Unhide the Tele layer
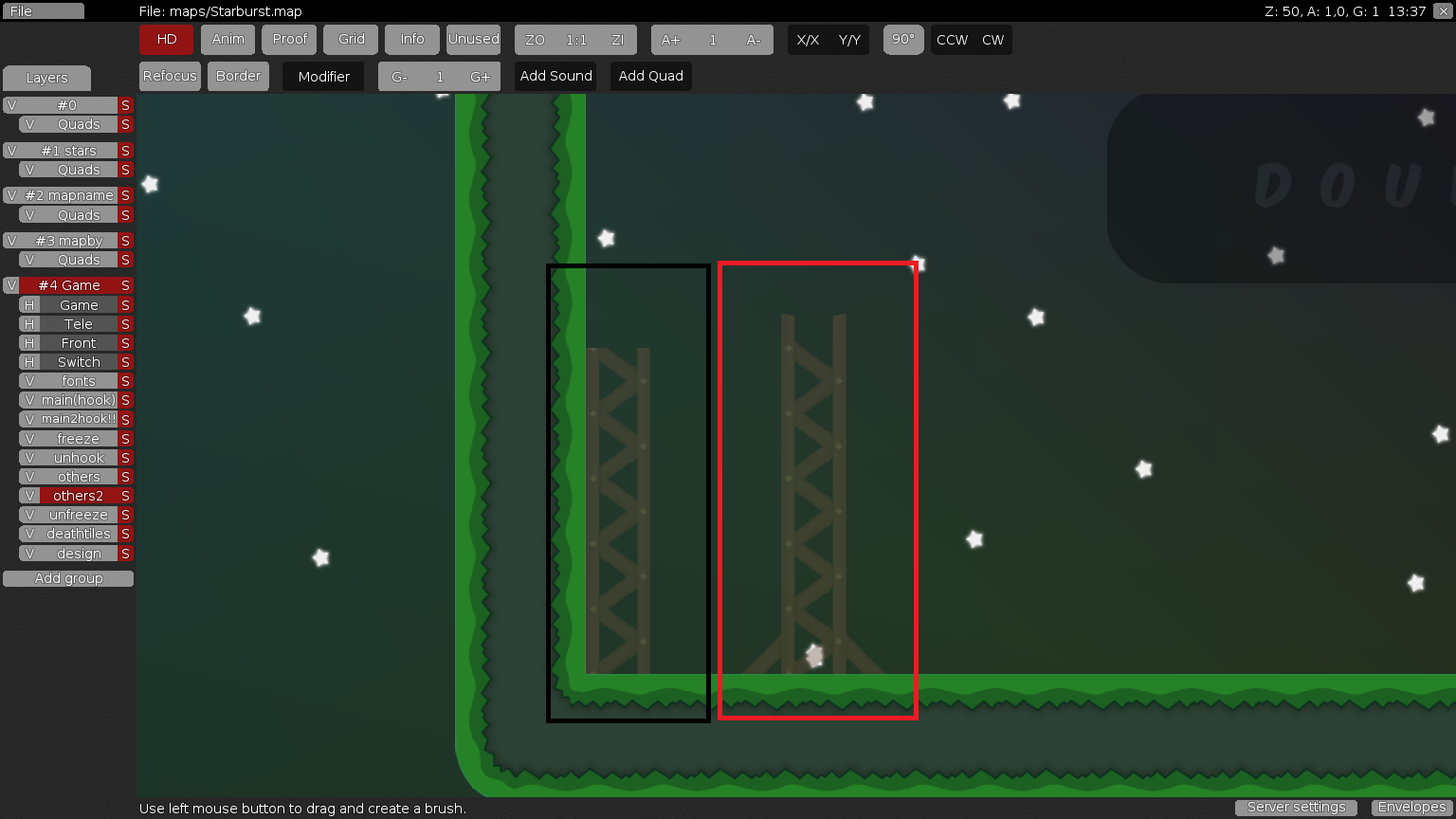Image resolution: width=1456 pixels, height=819 pixels. pyautogui.click(x=29, y=323)
